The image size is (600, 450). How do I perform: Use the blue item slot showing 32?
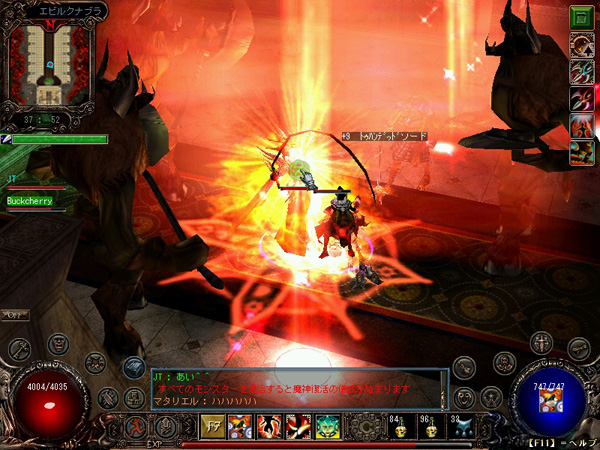[x=464, y=426]
